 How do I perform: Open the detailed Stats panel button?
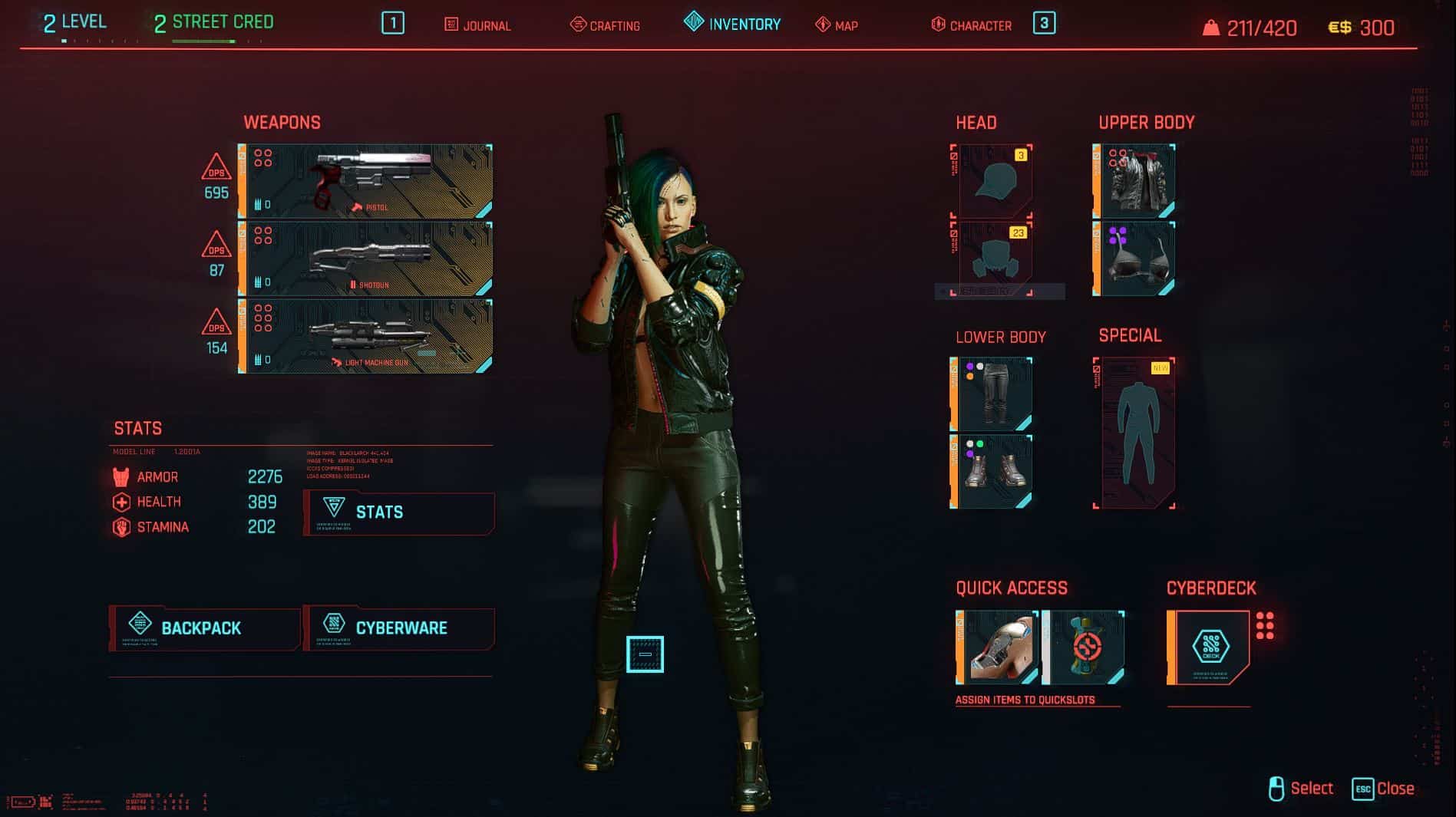[x=399, y=512]
